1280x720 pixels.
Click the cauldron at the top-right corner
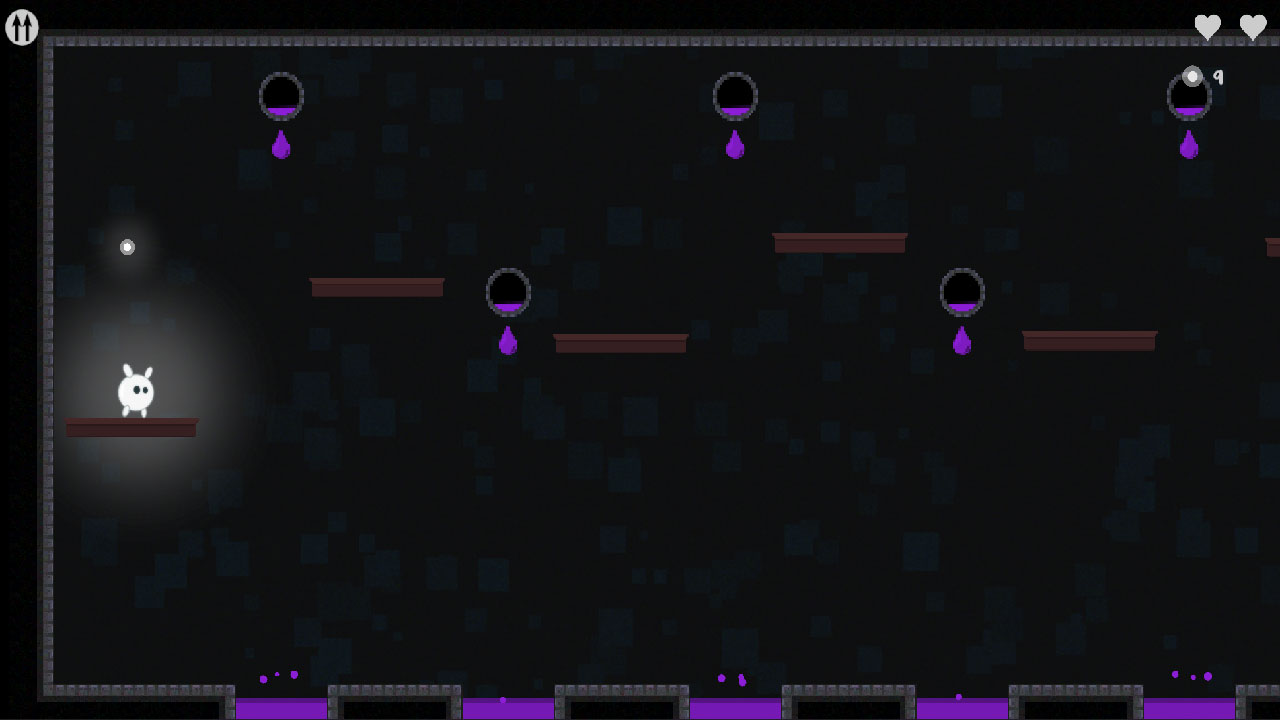[1189, 97]
